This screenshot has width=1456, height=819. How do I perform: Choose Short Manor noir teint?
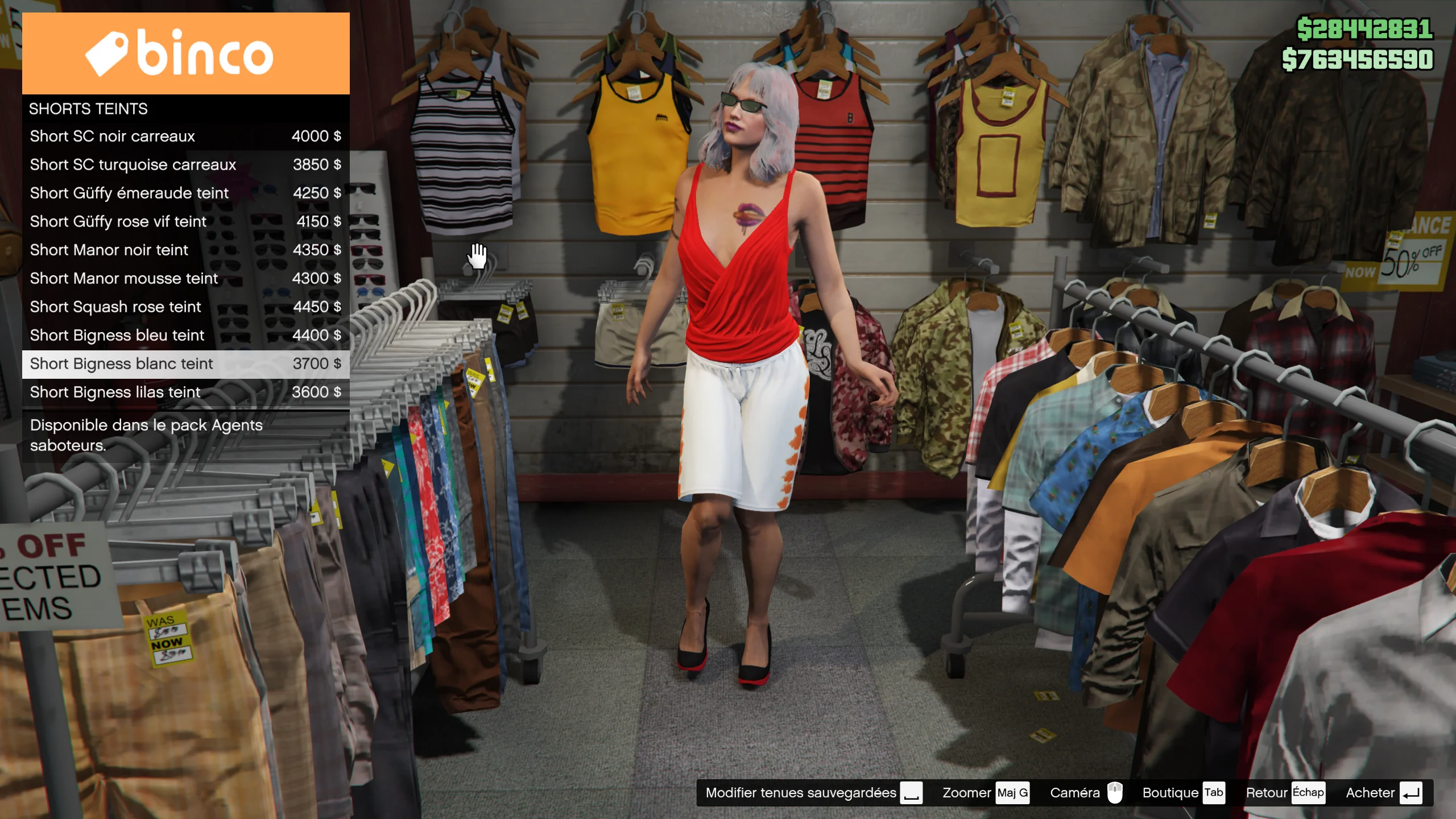[x=185, y=250]
